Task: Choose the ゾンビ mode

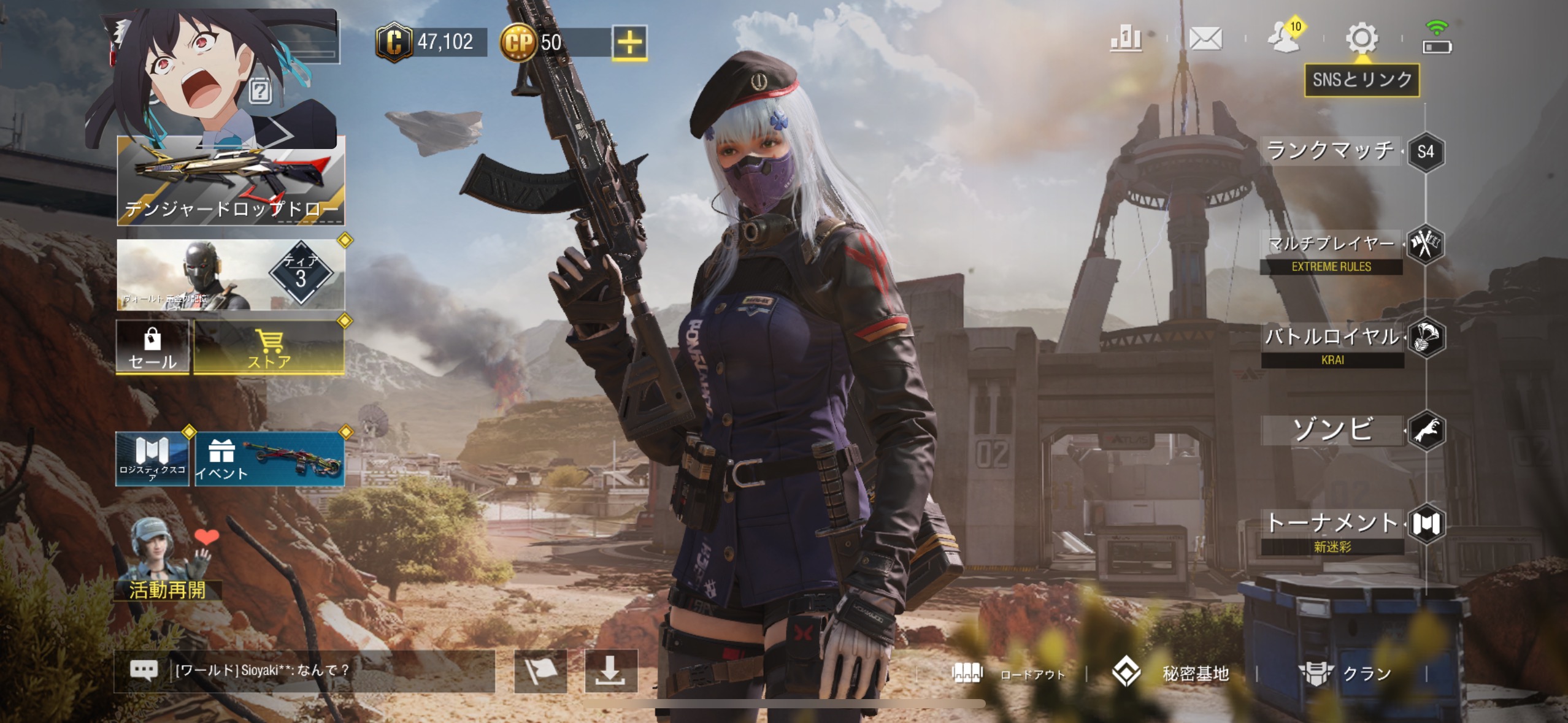Action: click(x=1332, y=430)
